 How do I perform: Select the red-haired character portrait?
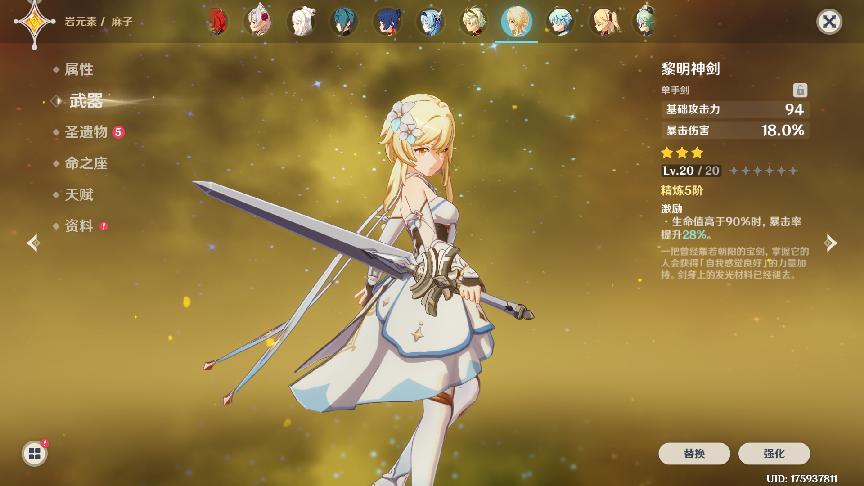pyautogui.click(x=217, y=21)
